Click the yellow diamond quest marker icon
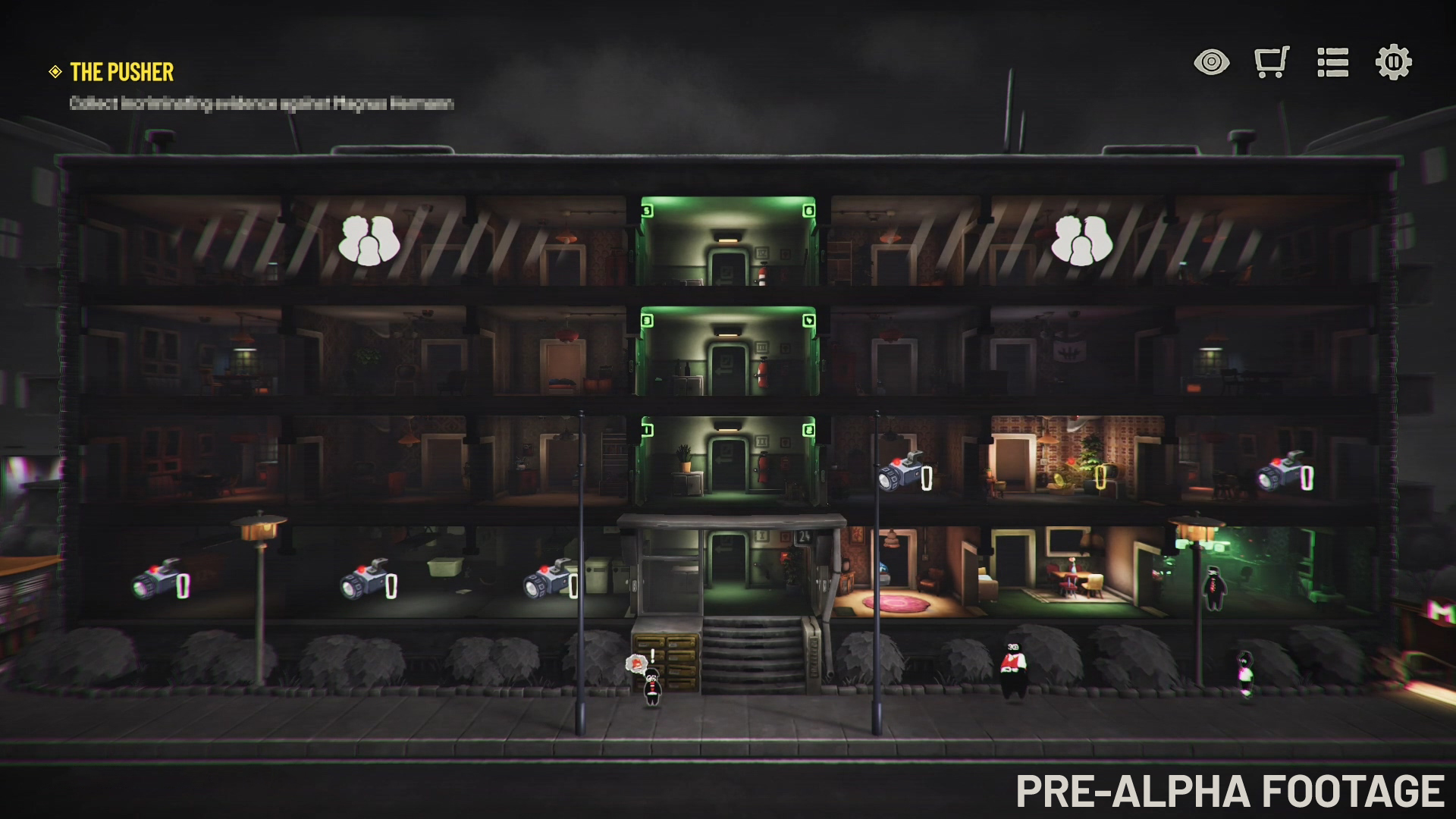 54,73
